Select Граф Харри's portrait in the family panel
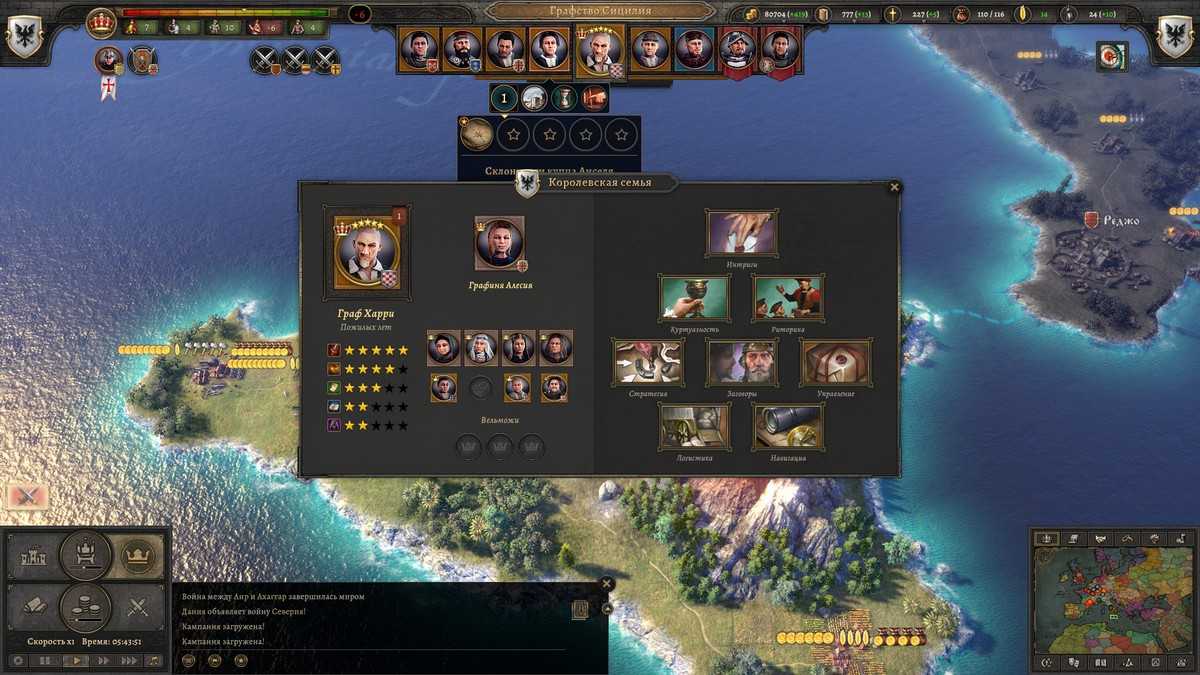This screenshot has height=675, width=1200. [367, 252]
